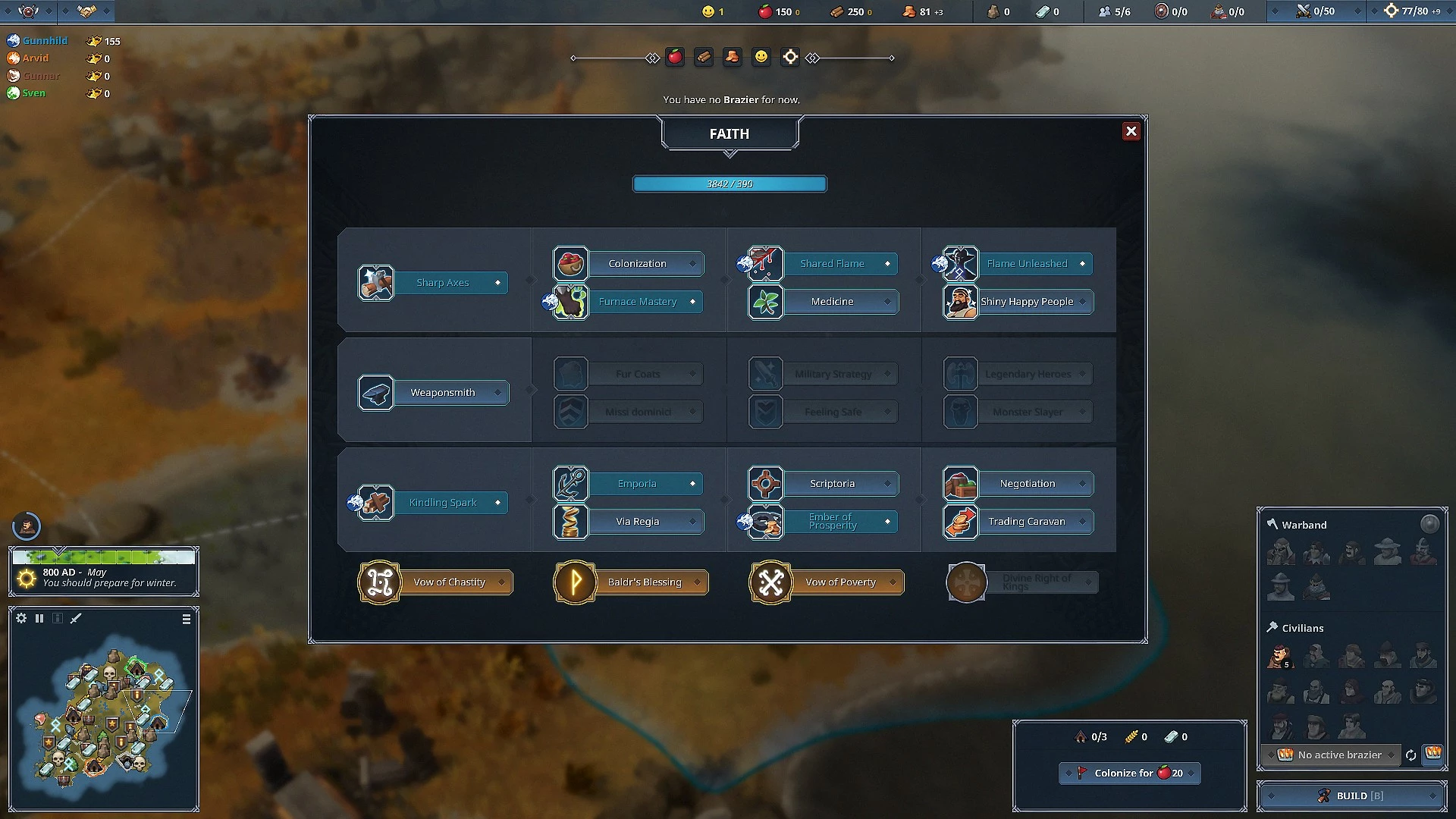This screenshot has height=819, width=1456.
Task: Open the minimap settings gear
Action: pos(21,619)
